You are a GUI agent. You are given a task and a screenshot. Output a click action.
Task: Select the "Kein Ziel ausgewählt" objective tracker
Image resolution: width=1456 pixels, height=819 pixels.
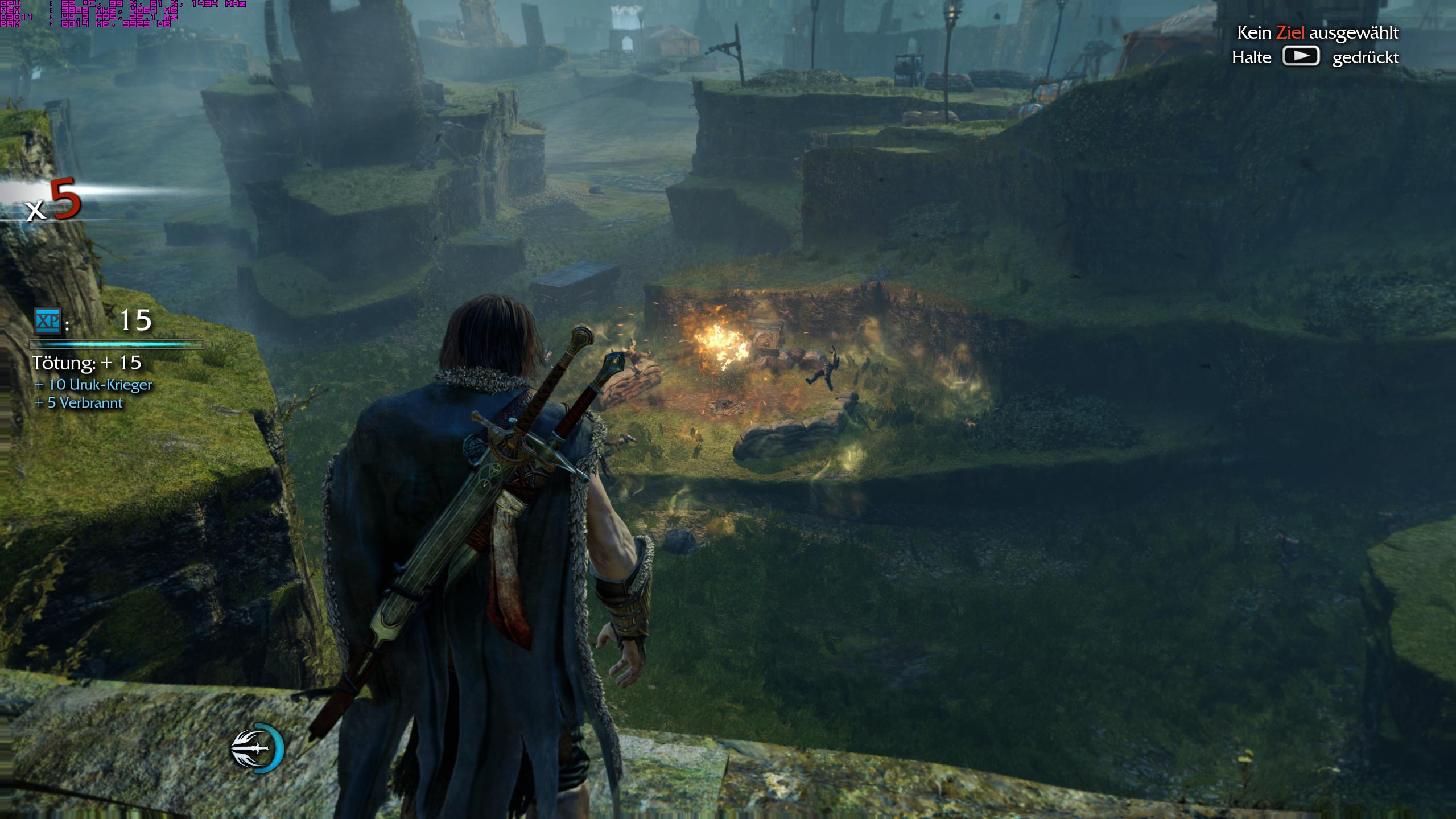pos(1317,33)
